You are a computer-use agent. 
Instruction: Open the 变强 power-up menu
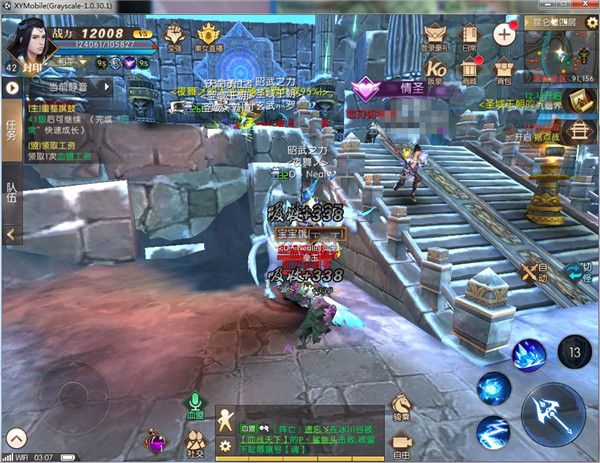(x=176, y=38)
